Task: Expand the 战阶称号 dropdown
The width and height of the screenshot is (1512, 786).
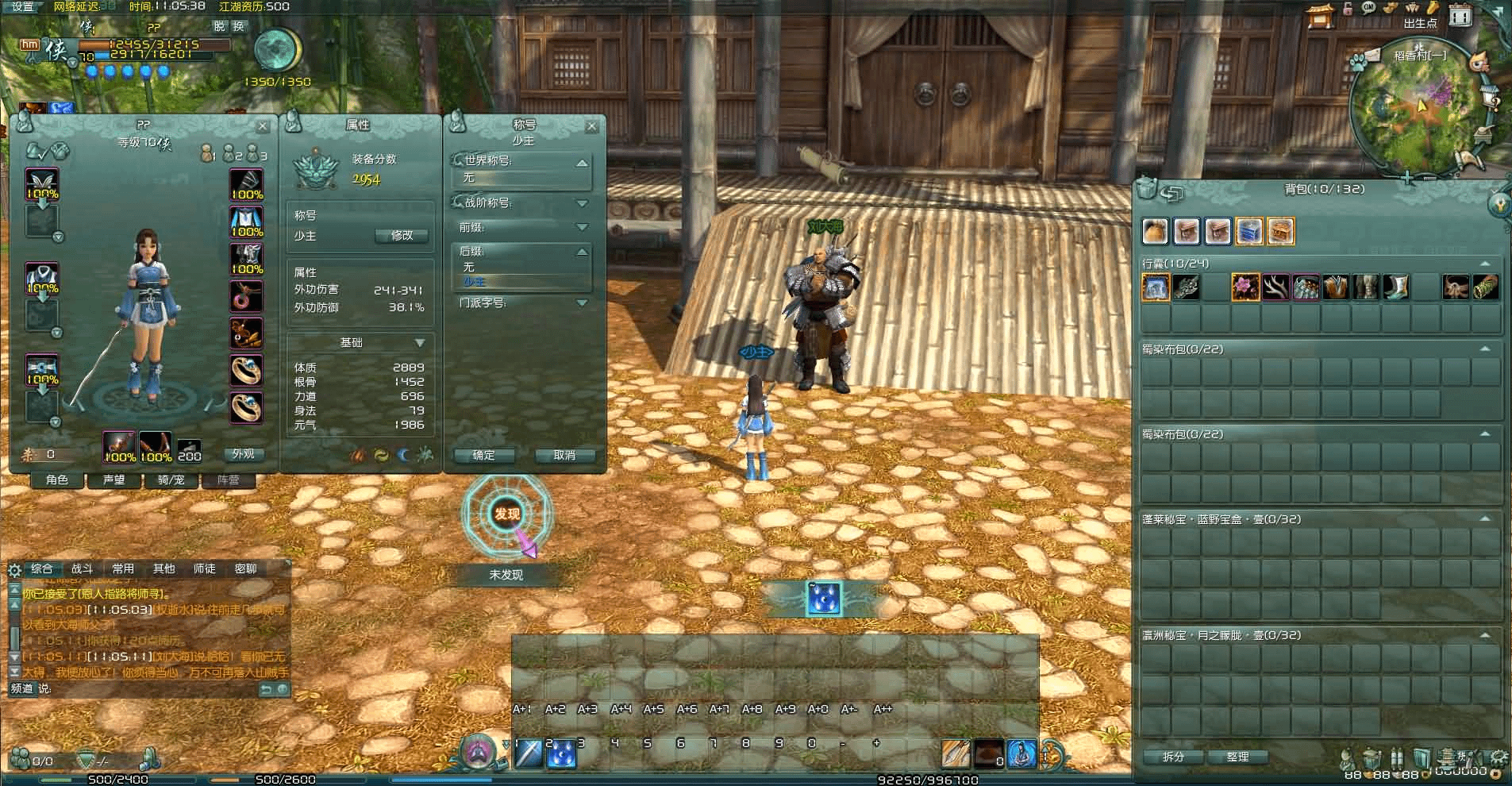Action: (582, 203)
